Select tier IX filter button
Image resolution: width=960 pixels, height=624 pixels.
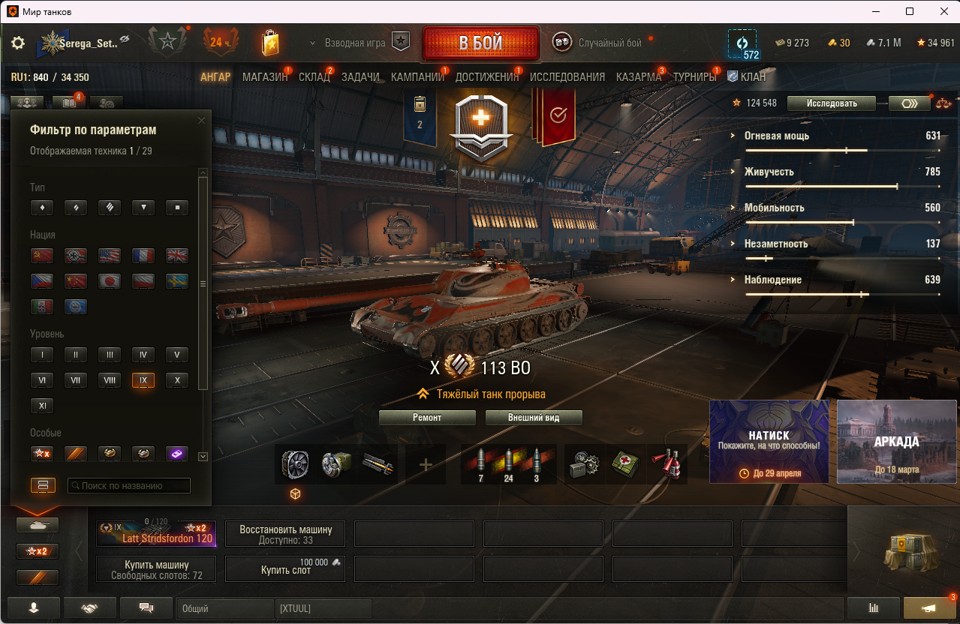click(143, 380)
